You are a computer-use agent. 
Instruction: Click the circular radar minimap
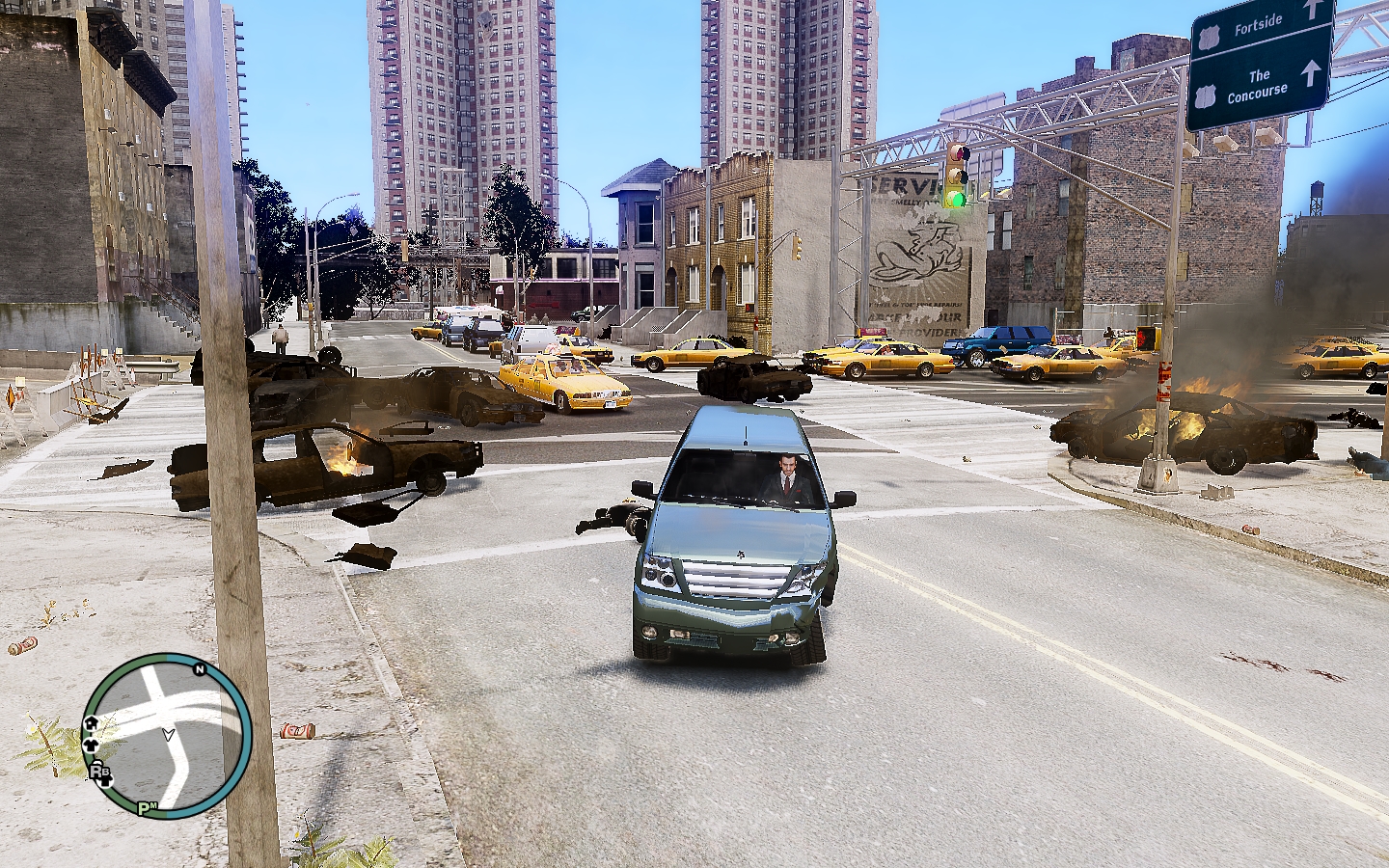[166, 735]
